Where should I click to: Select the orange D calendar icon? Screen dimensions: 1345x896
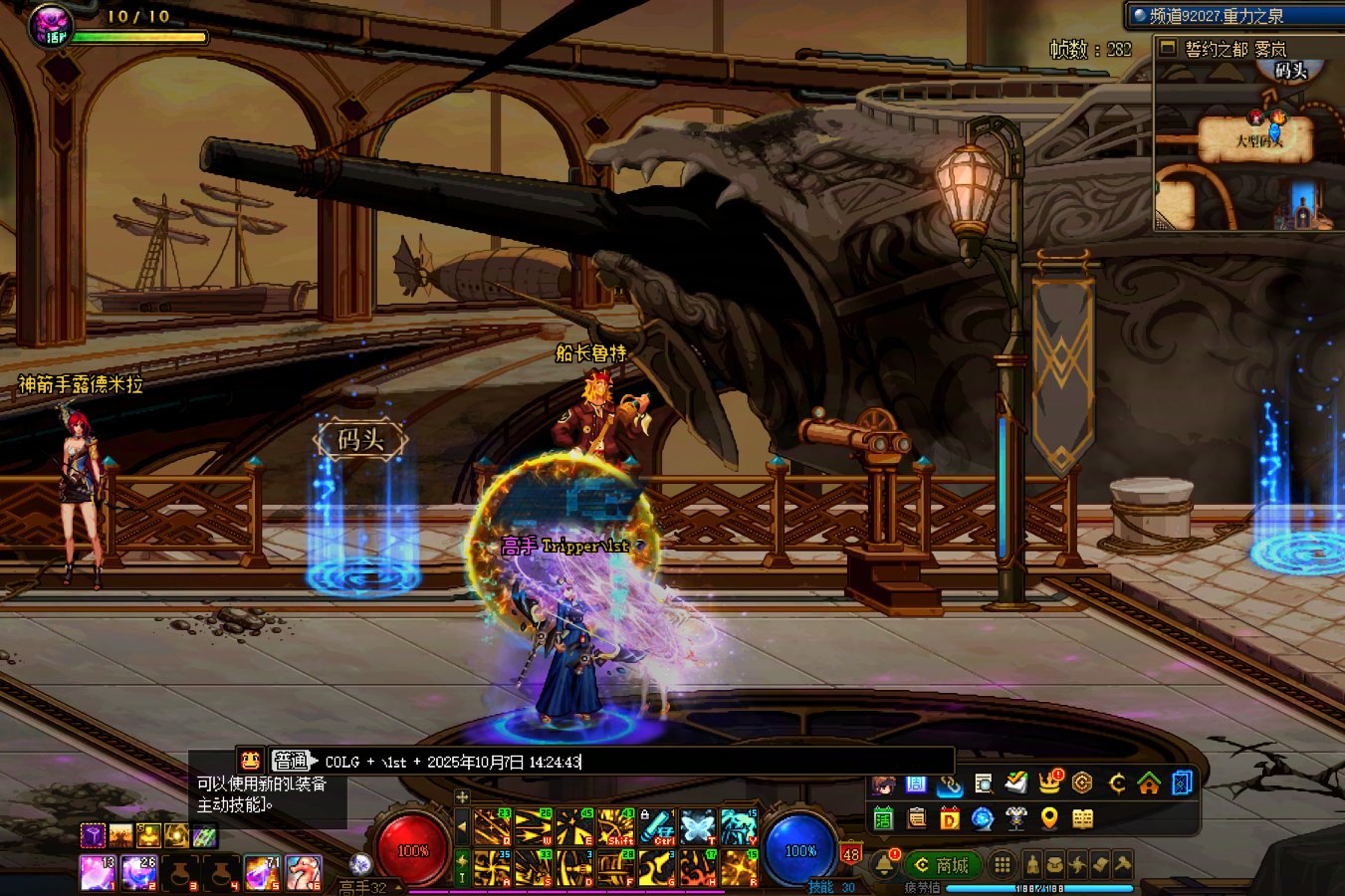(949, 818)
